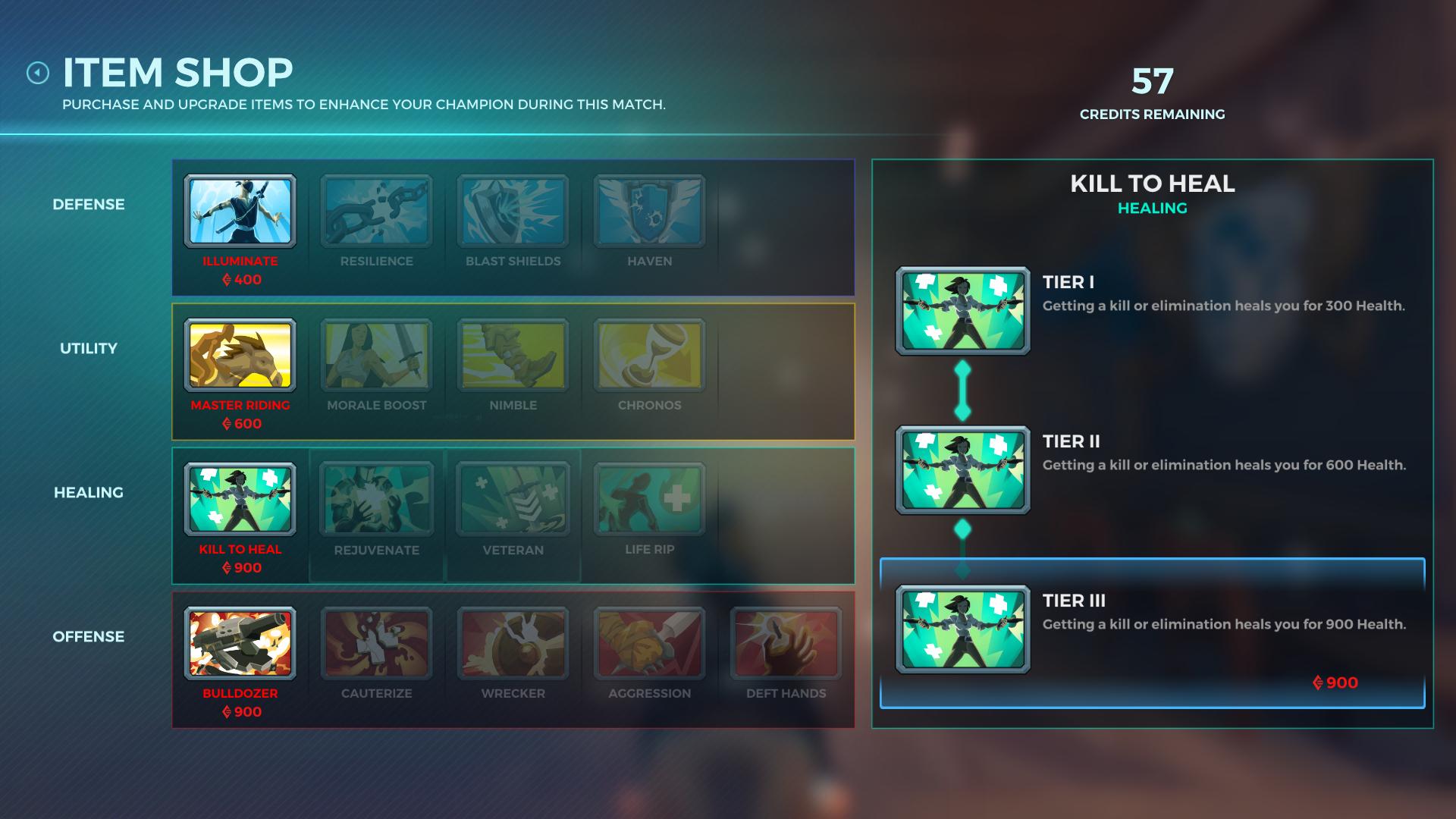1456x819 pixels.
Task: Select the Aggression item
Action: 649,644
